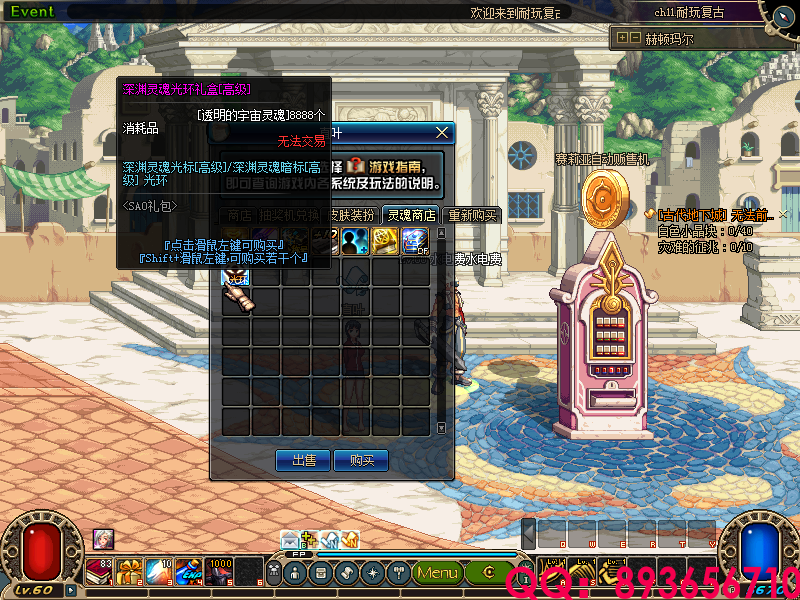
Task: Click the Event label in the top bar
Action: tap(32, 12)
